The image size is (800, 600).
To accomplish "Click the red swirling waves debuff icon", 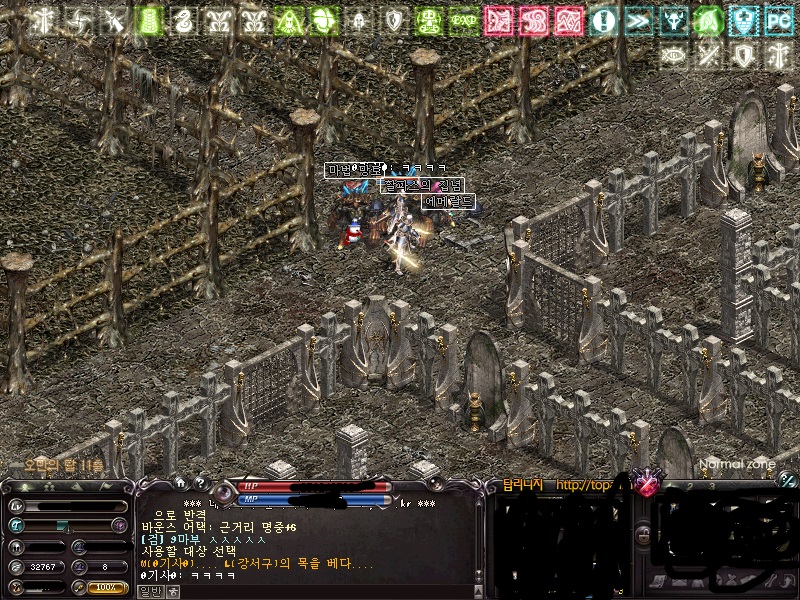I will [534, 20].
